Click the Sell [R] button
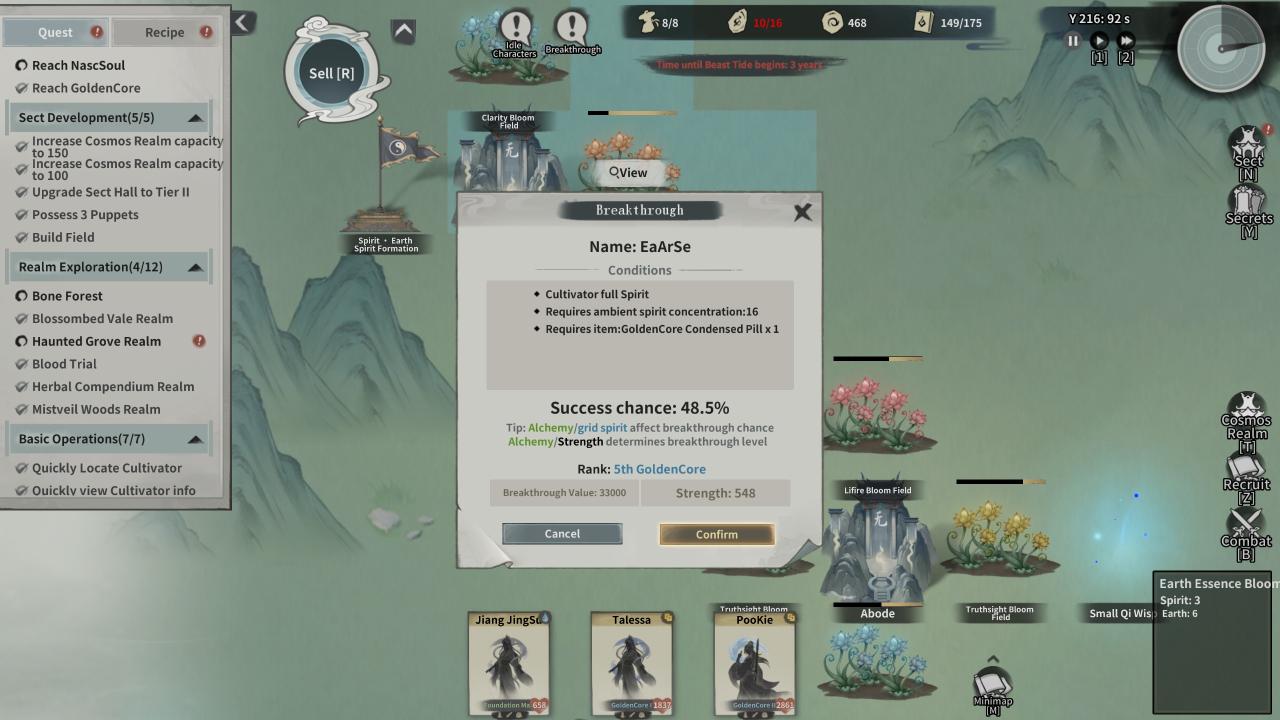 pos(332,73)
